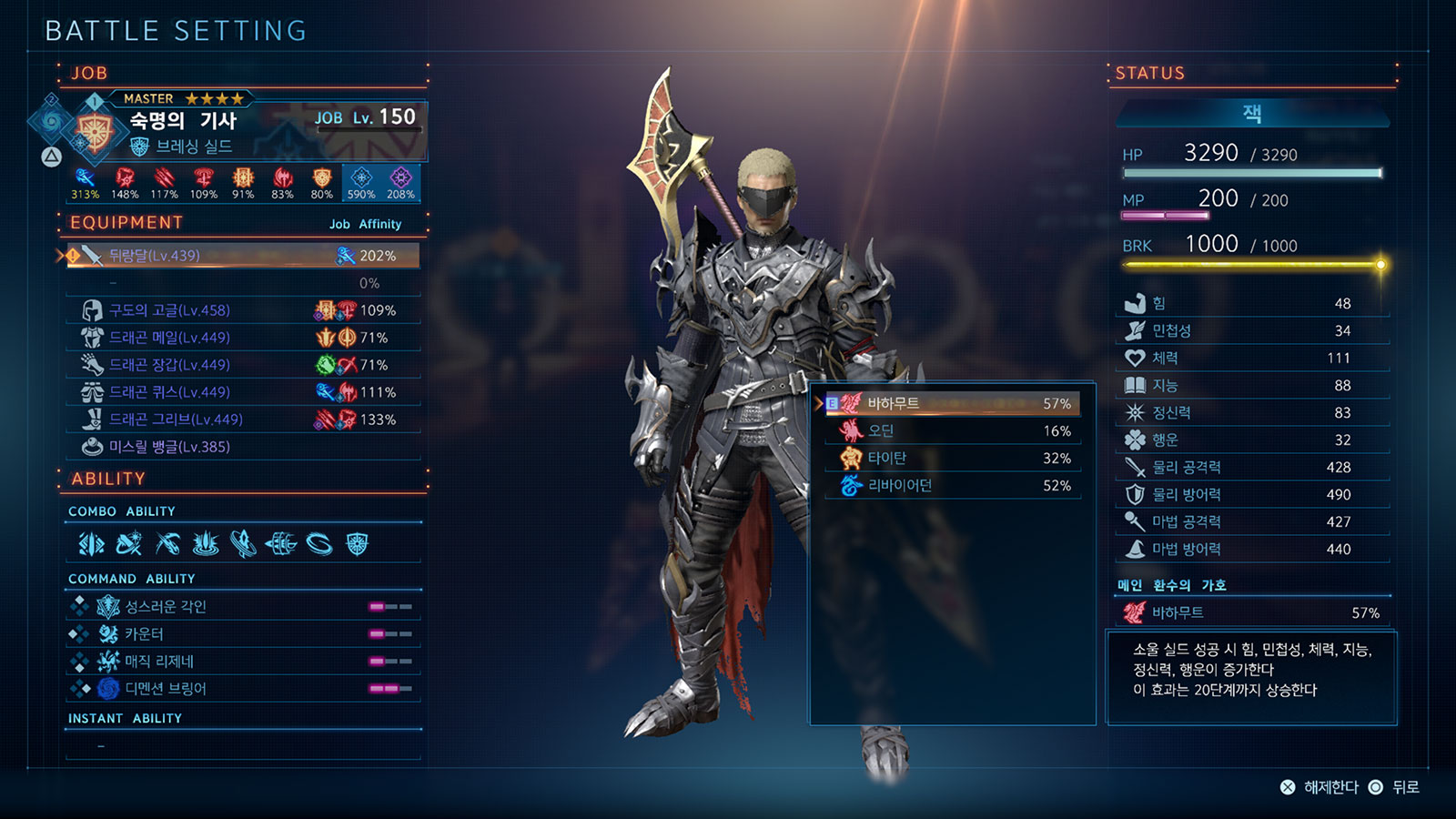The width and height of the screenshot is (1456, 819).
Task: Click the 뒤로 back button
Action: coord(1397,787)
